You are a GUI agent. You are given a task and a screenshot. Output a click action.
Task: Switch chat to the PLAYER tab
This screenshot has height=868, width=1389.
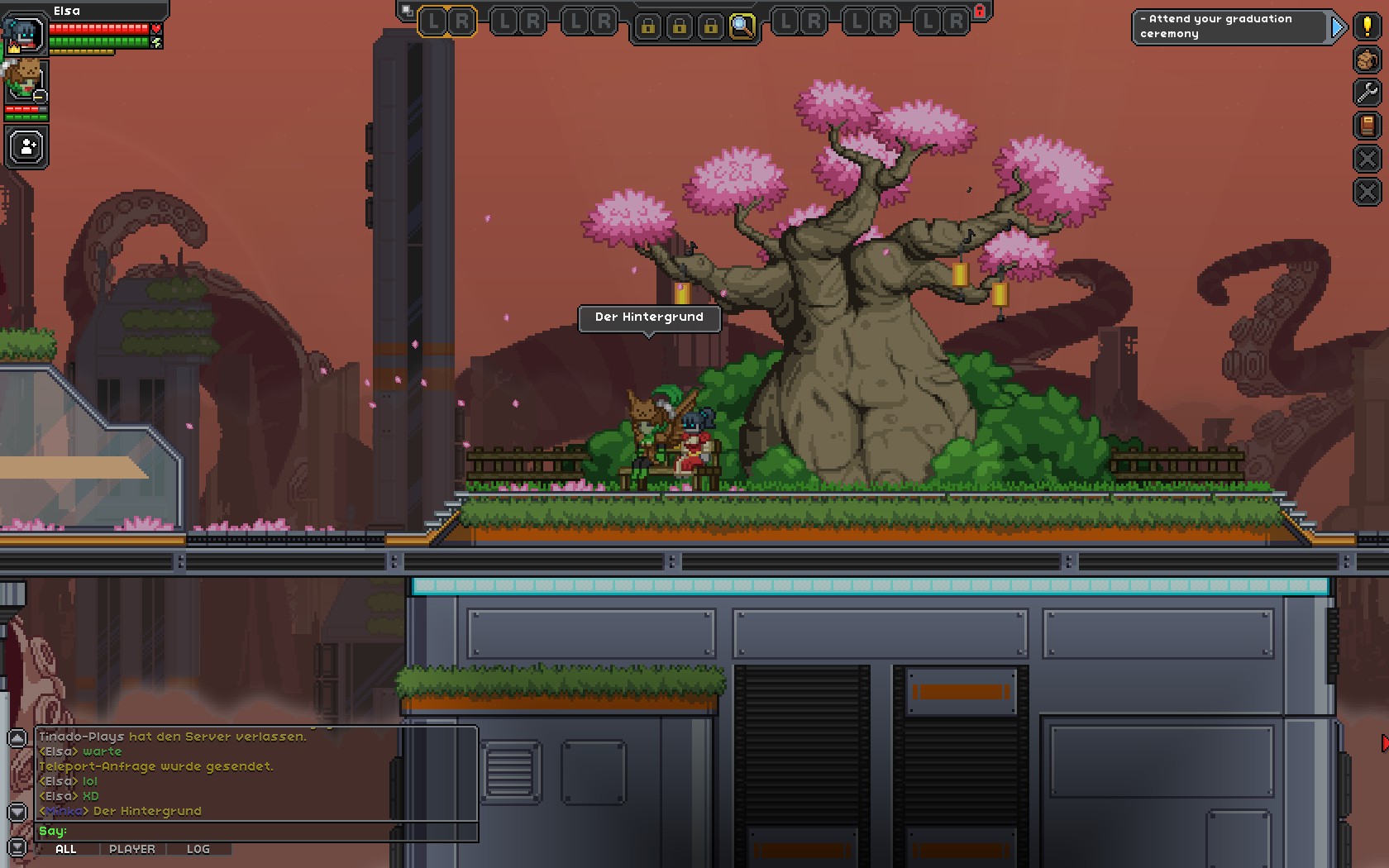coord(132,849)
